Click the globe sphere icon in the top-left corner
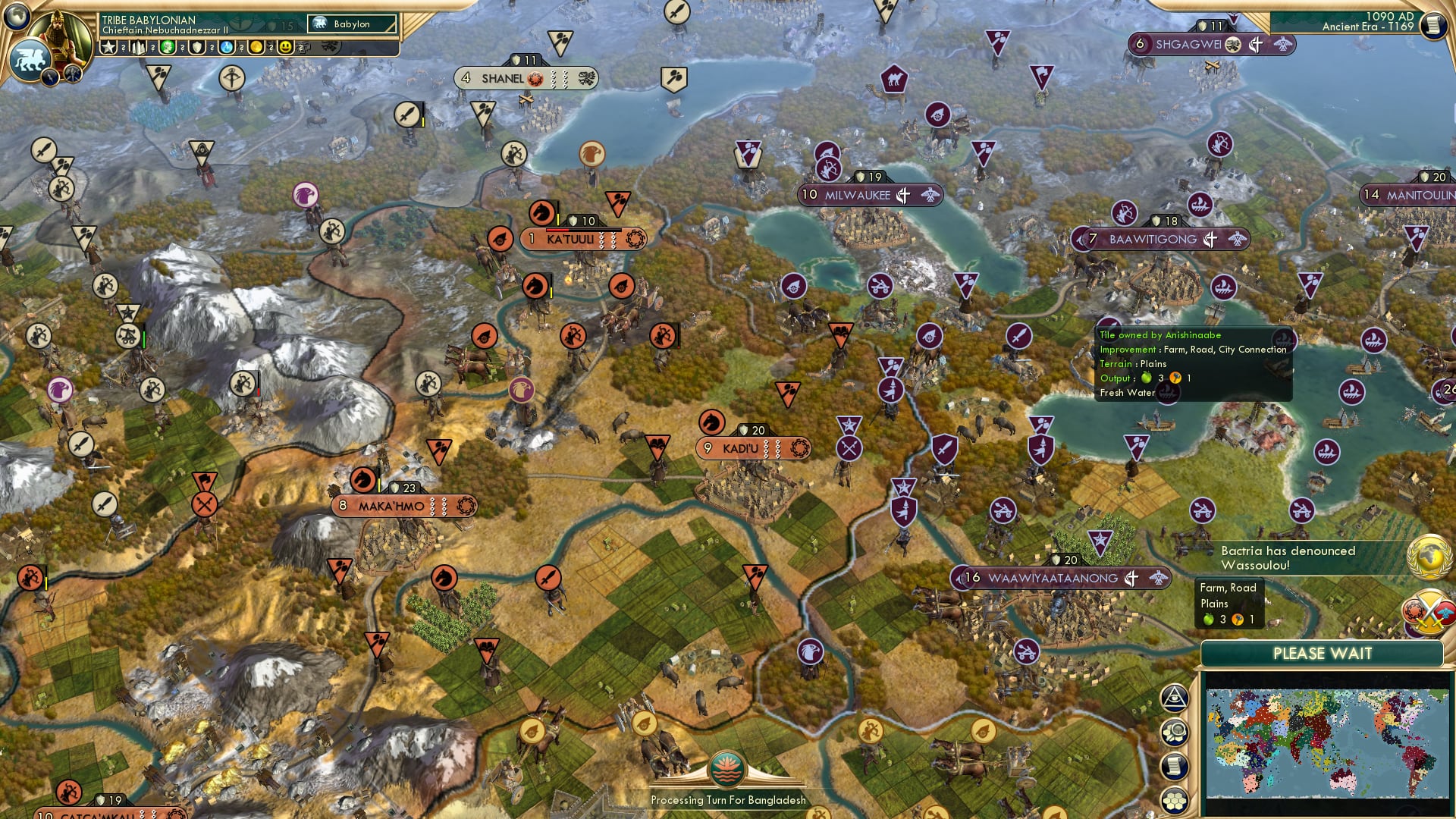This screenshot has width=1456, height=819. pos(16,17)
